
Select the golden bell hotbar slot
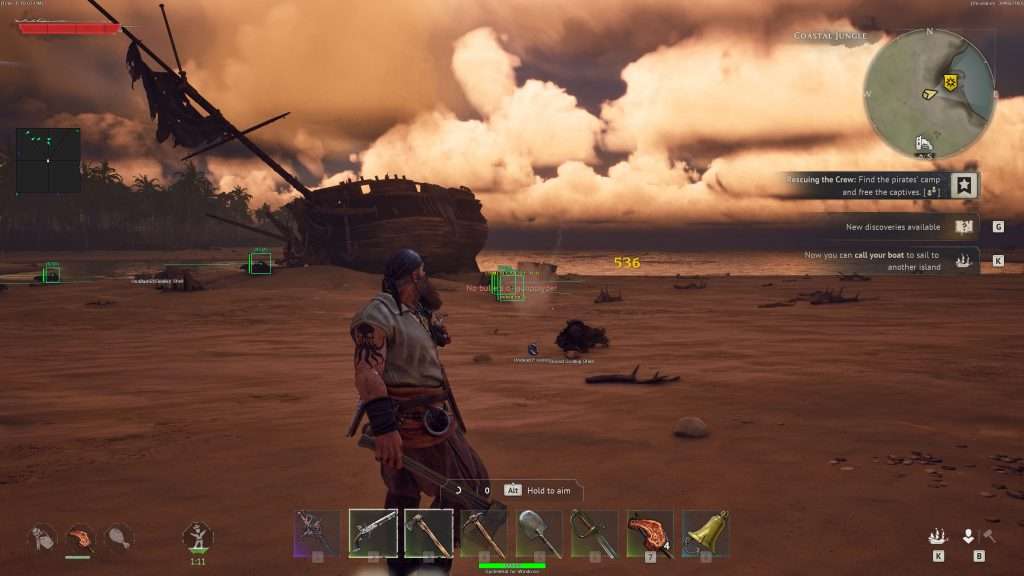(705, 533)
